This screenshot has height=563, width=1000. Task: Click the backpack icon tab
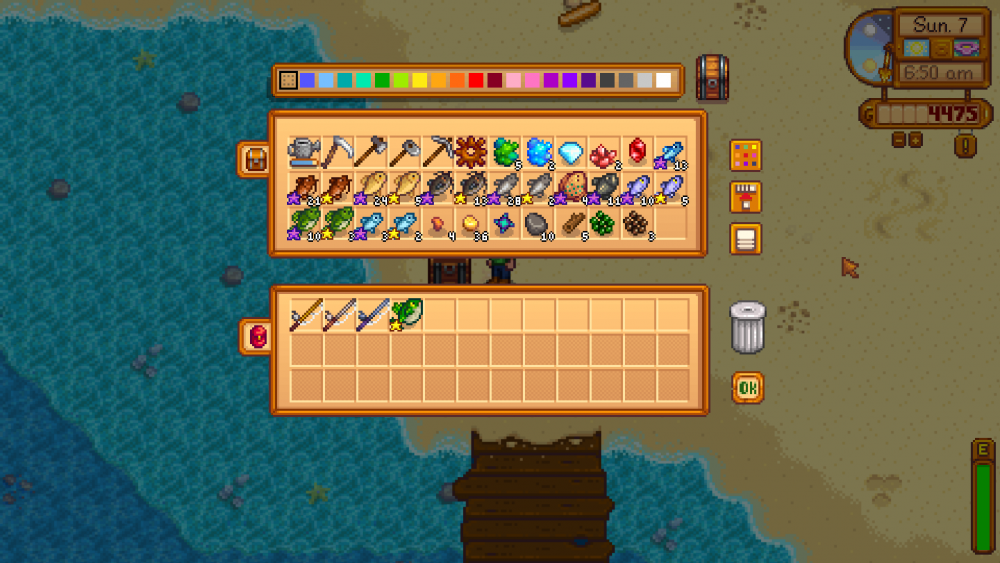point(252,159)
